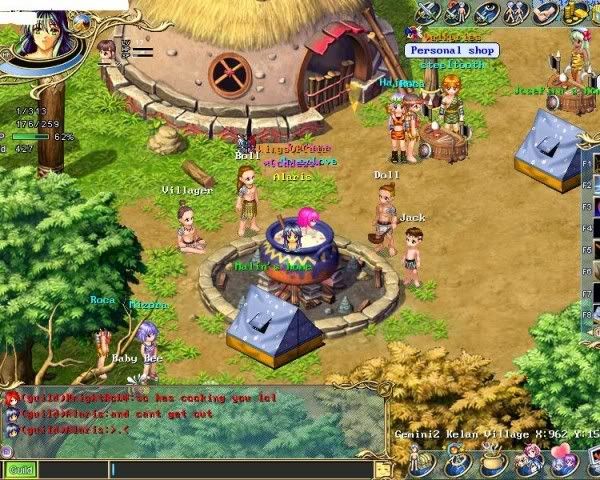Viewport: 600px width, 480px height.
Task: Open the sword and moon icon
Action: tap(488, 11)
